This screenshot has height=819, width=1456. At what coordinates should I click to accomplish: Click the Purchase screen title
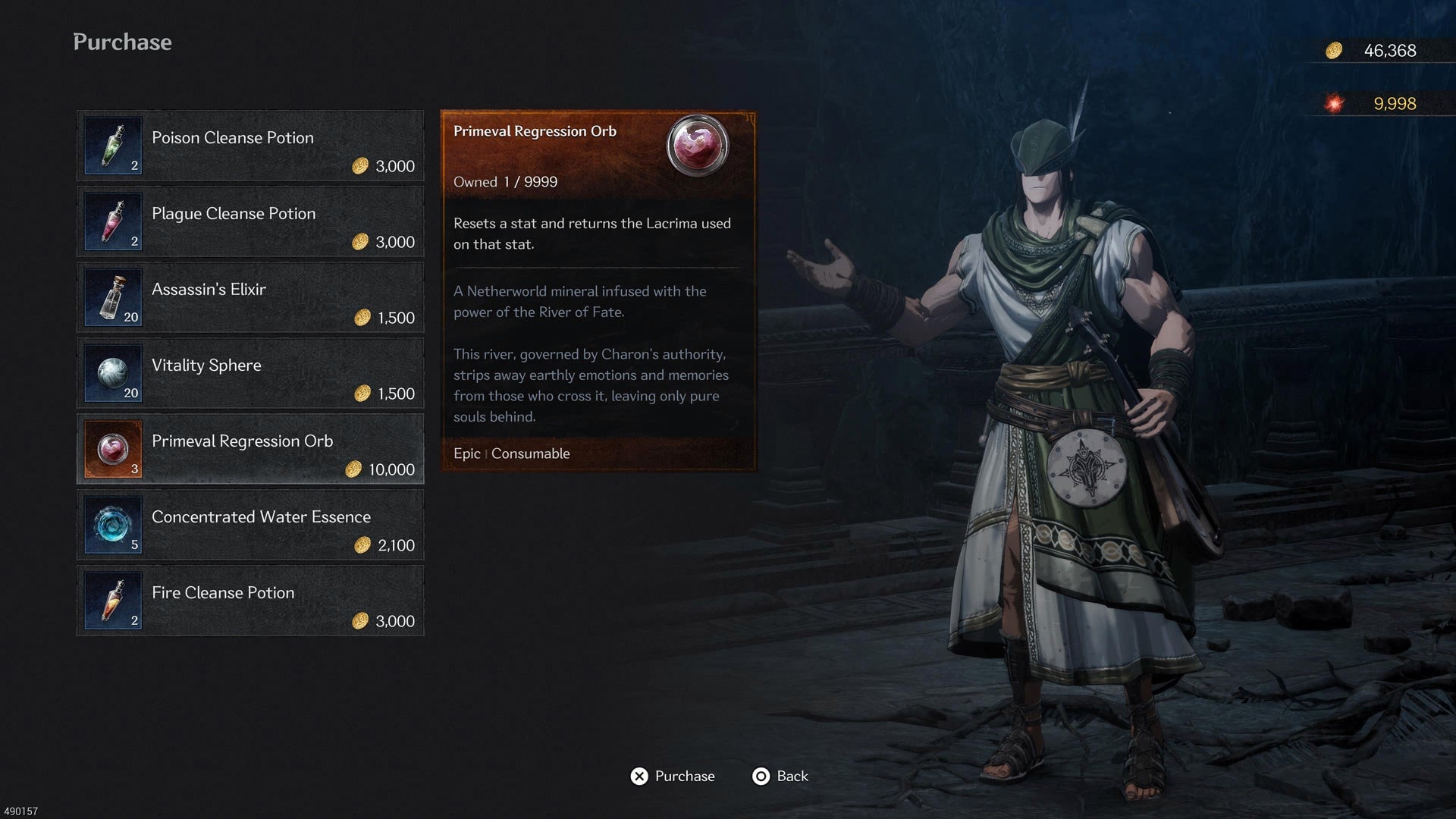pyautogui.click(x=121, y=42)
